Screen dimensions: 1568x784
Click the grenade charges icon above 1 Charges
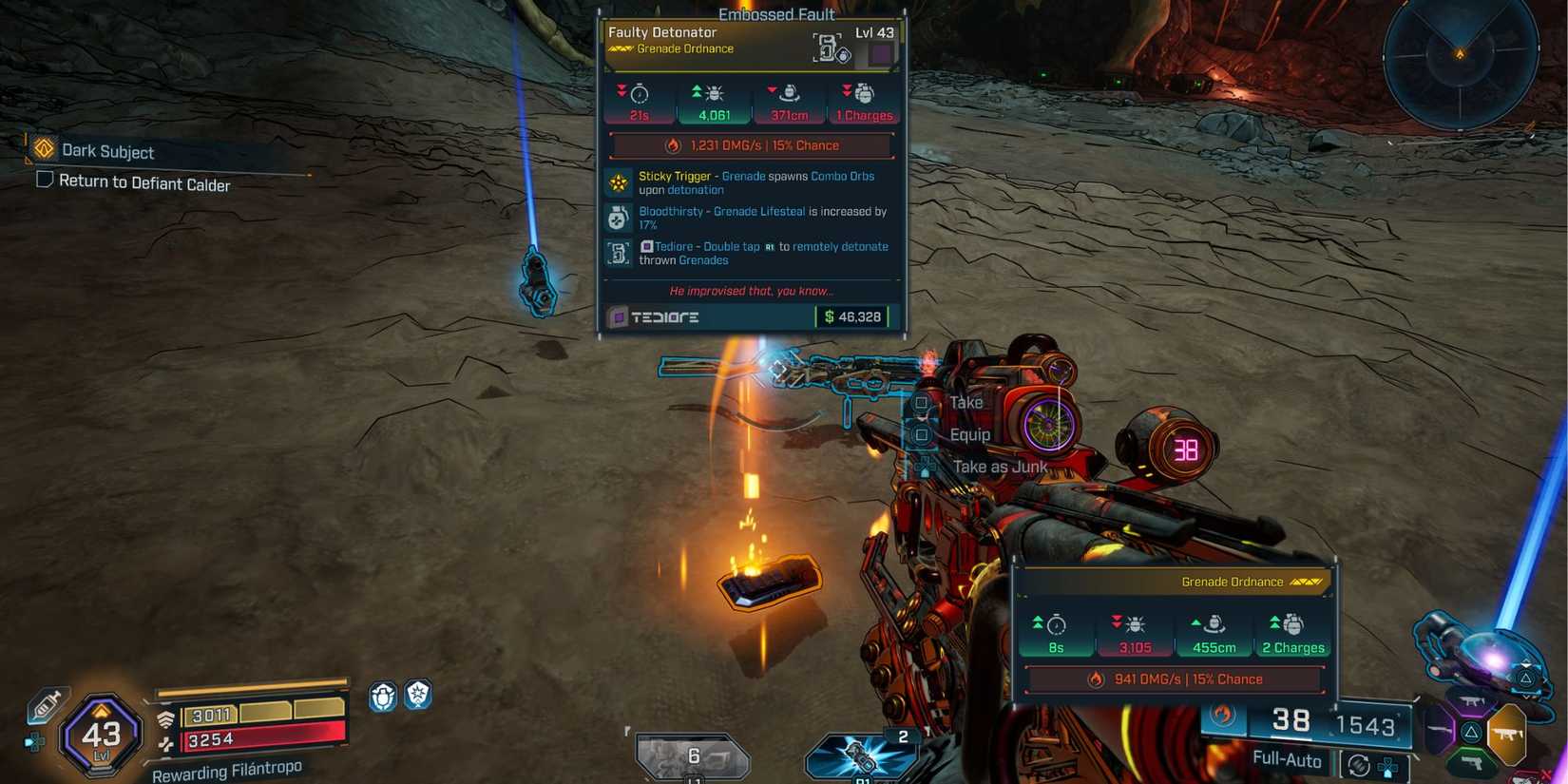pyautogui.click(x=864, y=93)
